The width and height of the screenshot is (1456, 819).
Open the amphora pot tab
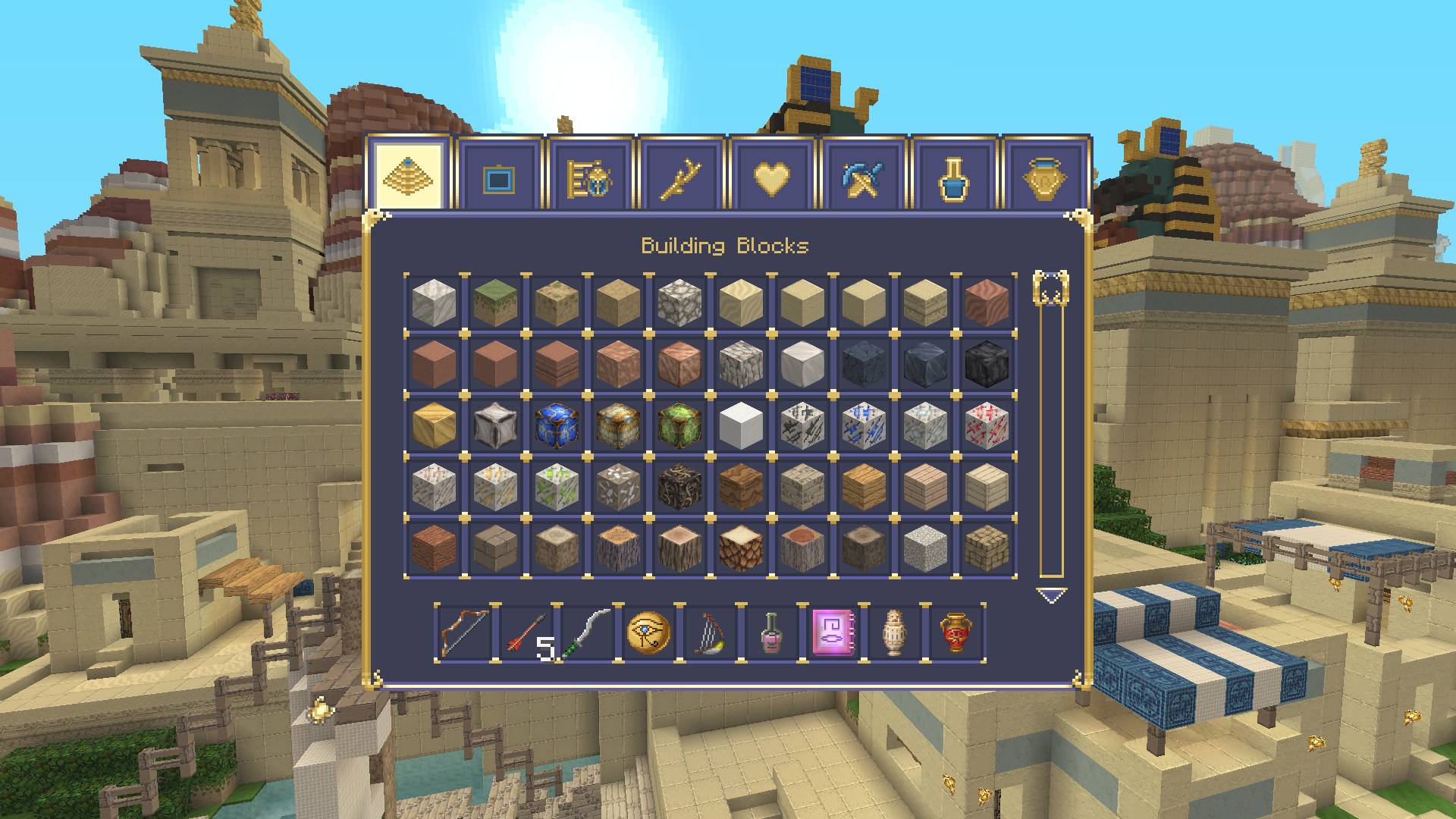1044,174
